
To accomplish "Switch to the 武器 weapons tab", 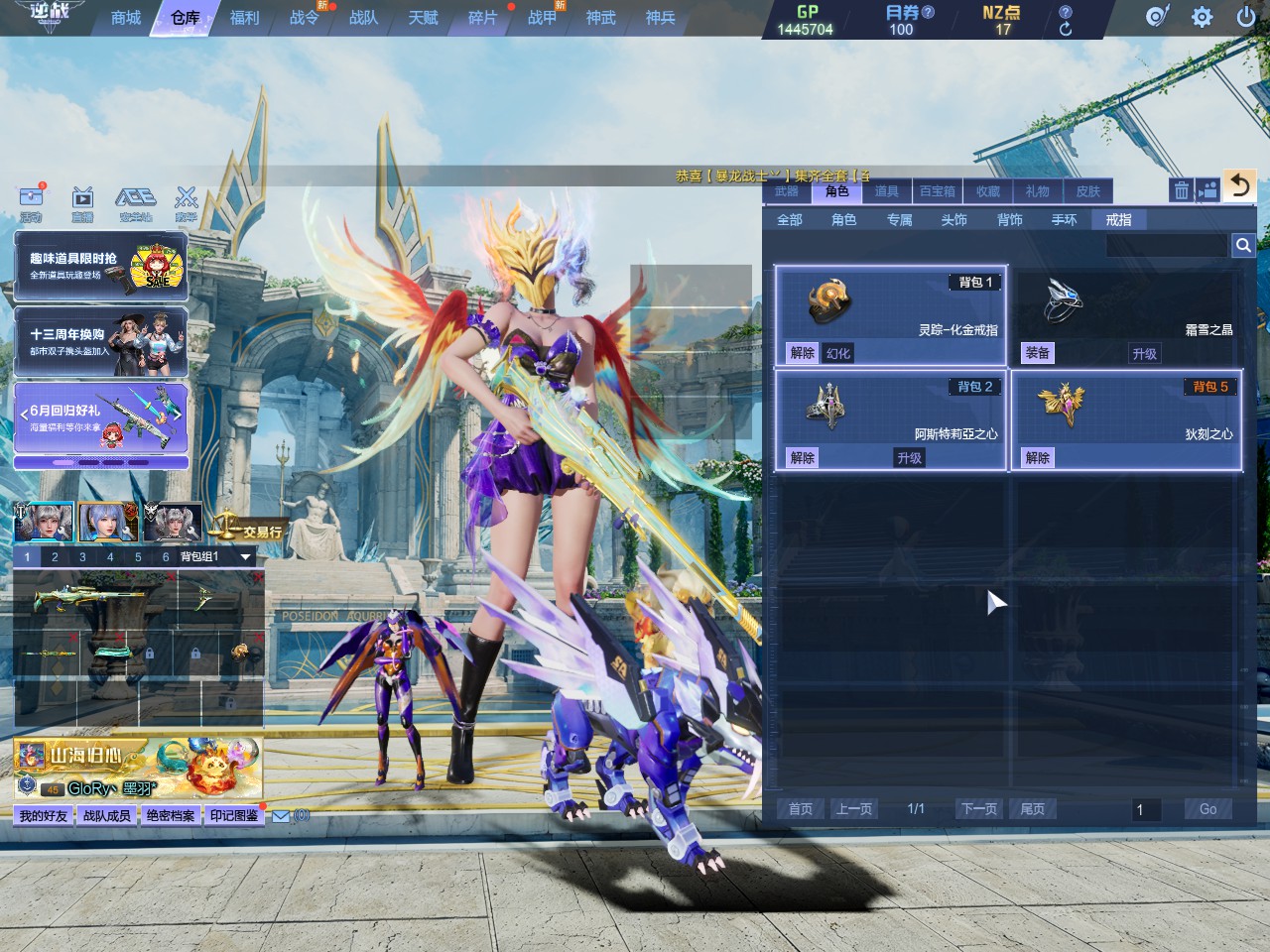I will pos(787,191).
